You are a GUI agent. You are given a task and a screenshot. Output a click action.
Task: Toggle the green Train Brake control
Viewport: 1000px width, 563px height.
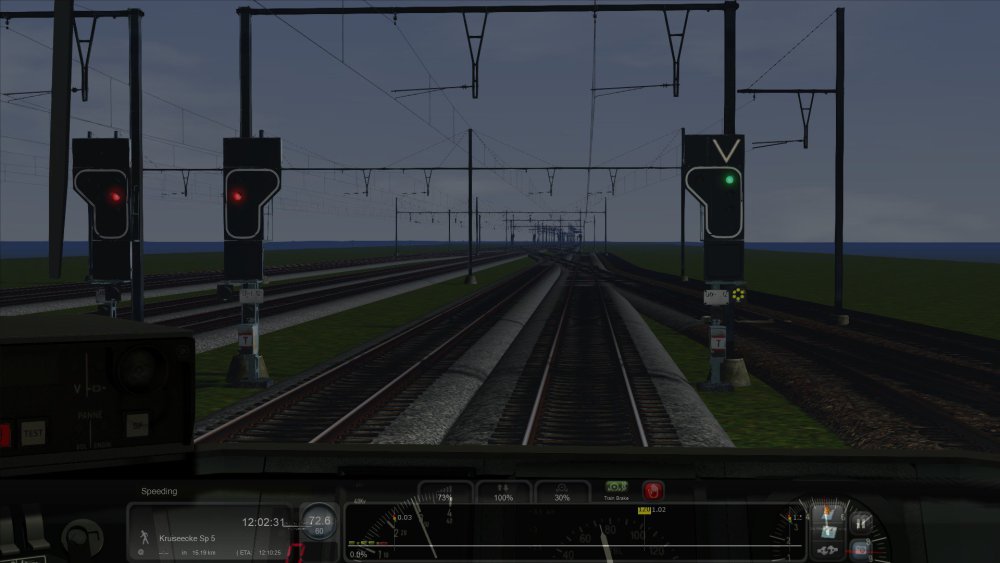pos(616,487)
